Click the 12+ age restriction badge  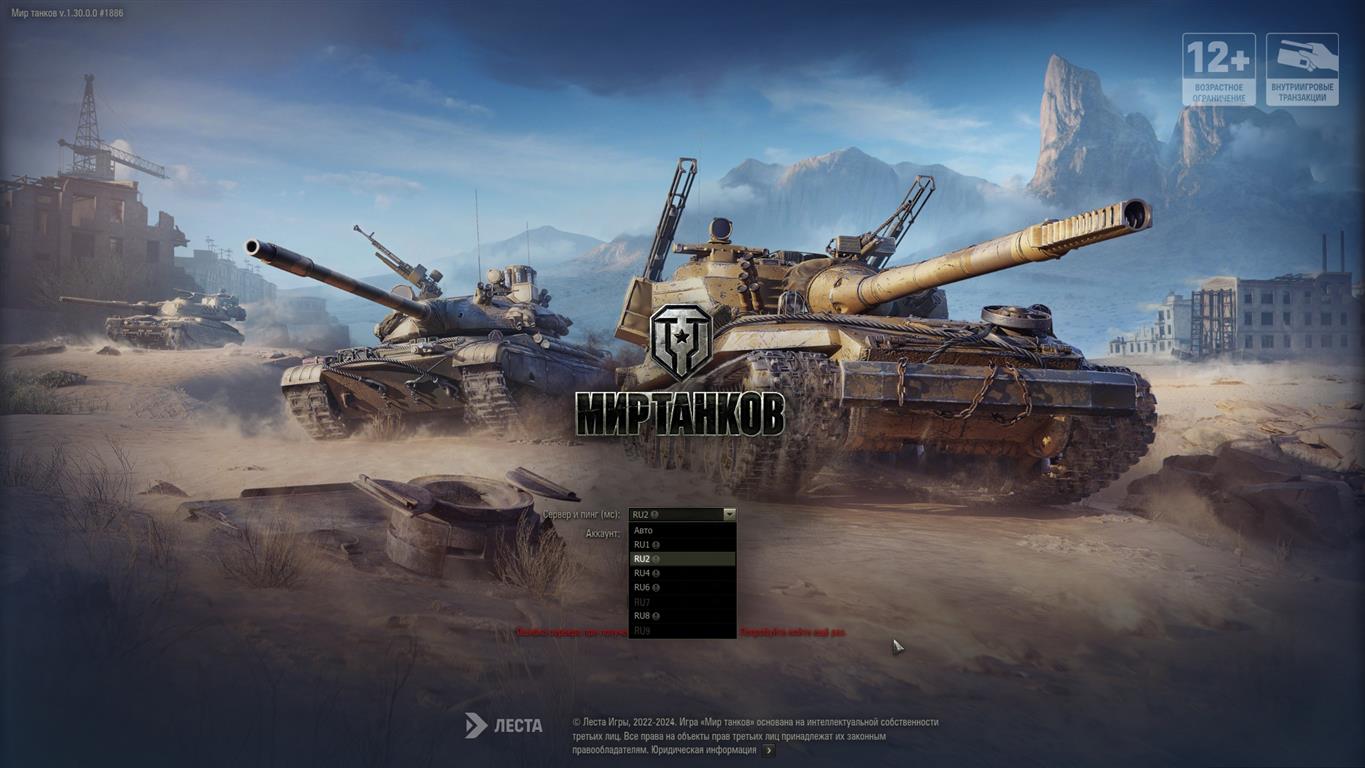[x=1219, y=69]
